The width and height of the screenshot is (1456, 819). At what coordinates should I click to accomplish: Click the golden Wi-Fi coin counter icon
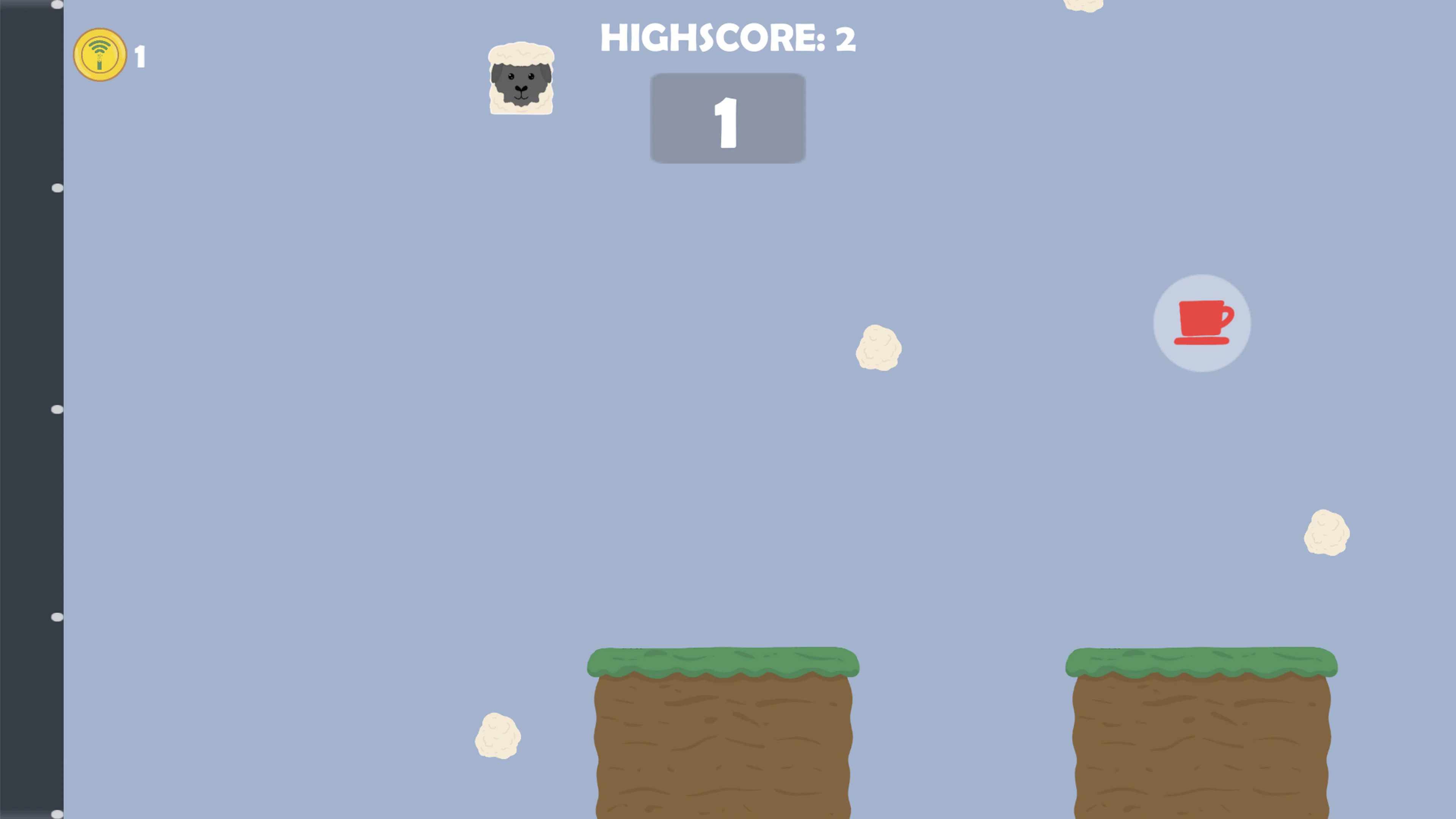point(99,55)
